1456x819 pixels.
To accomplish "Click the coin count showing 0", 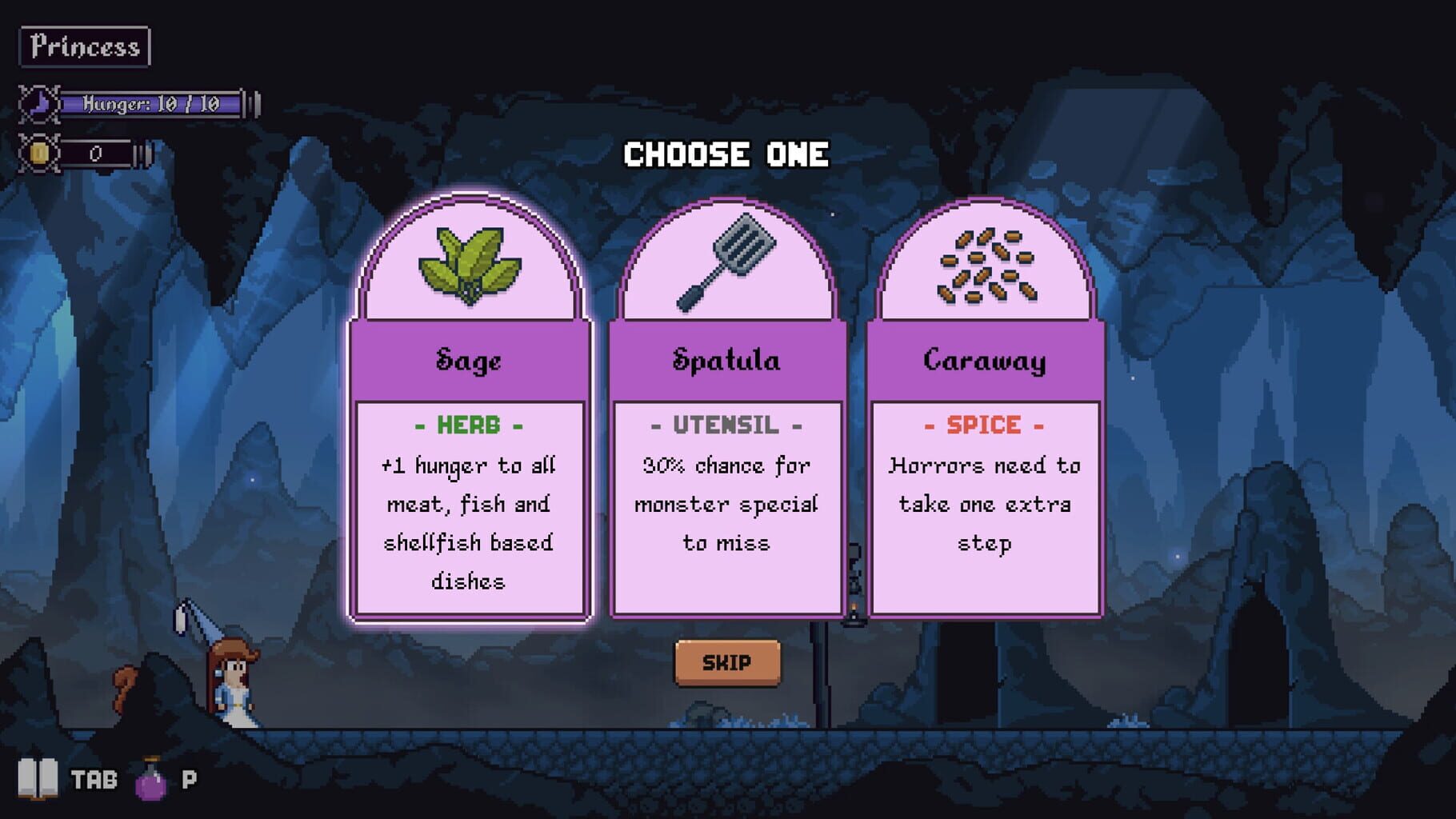I will coord(96,154).
